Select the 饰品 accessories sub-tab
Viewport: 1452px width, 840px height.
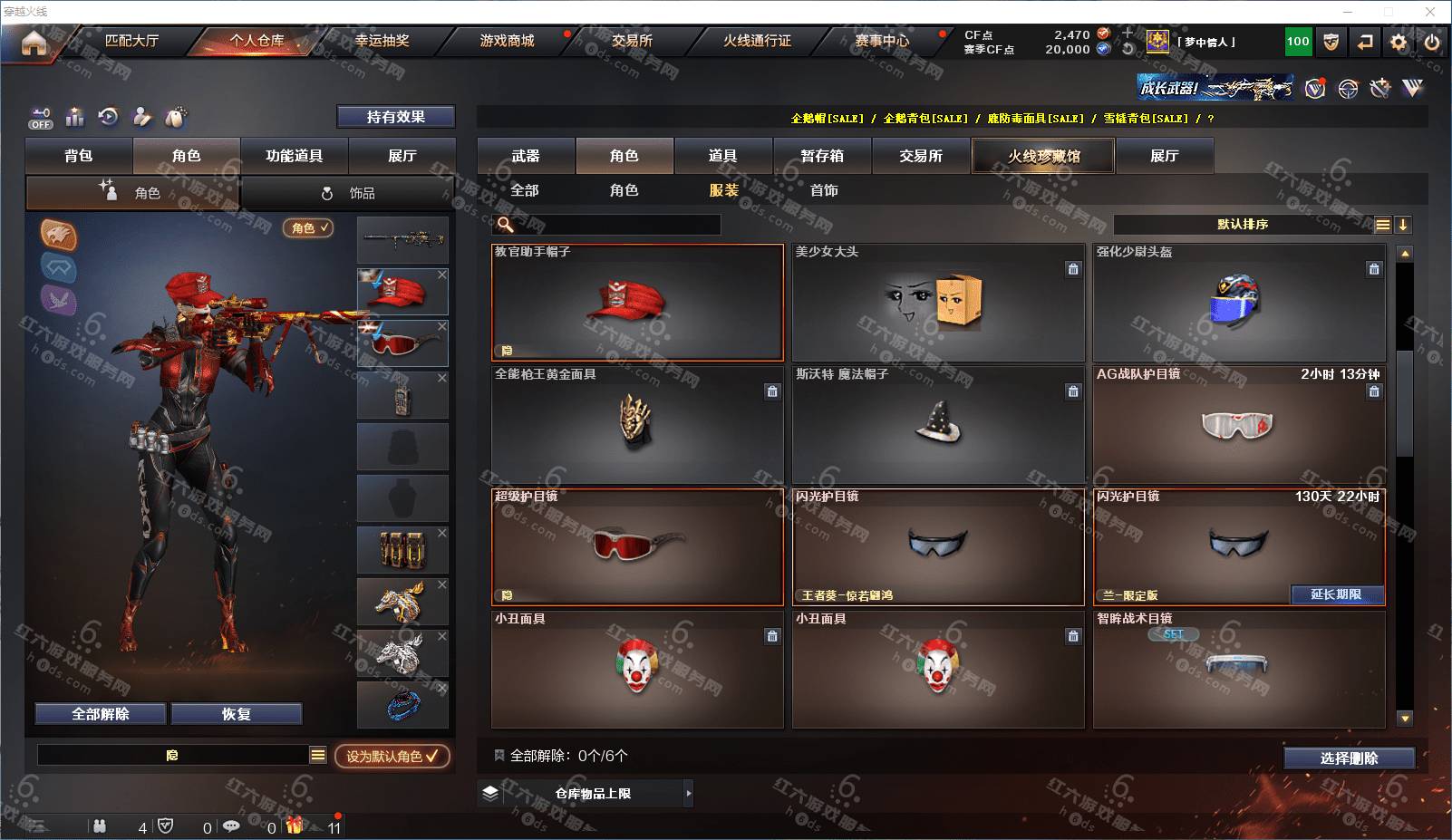pos(349,193)
